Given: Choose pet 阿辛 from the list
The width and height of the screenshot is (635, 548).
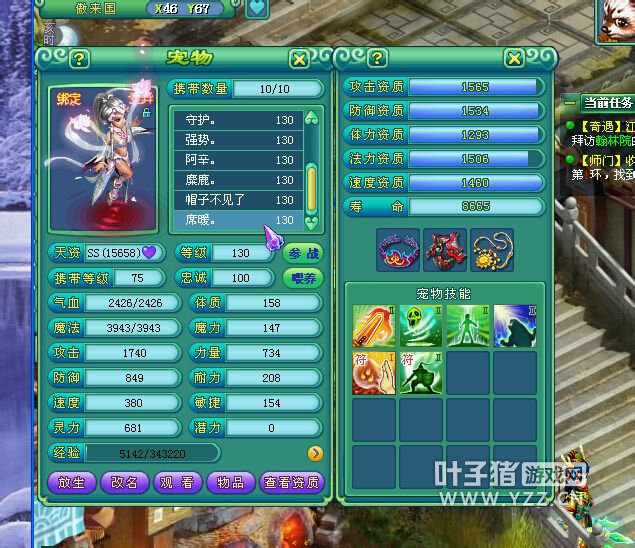Looking at the screenshot, I should click(x=237, y=160).
